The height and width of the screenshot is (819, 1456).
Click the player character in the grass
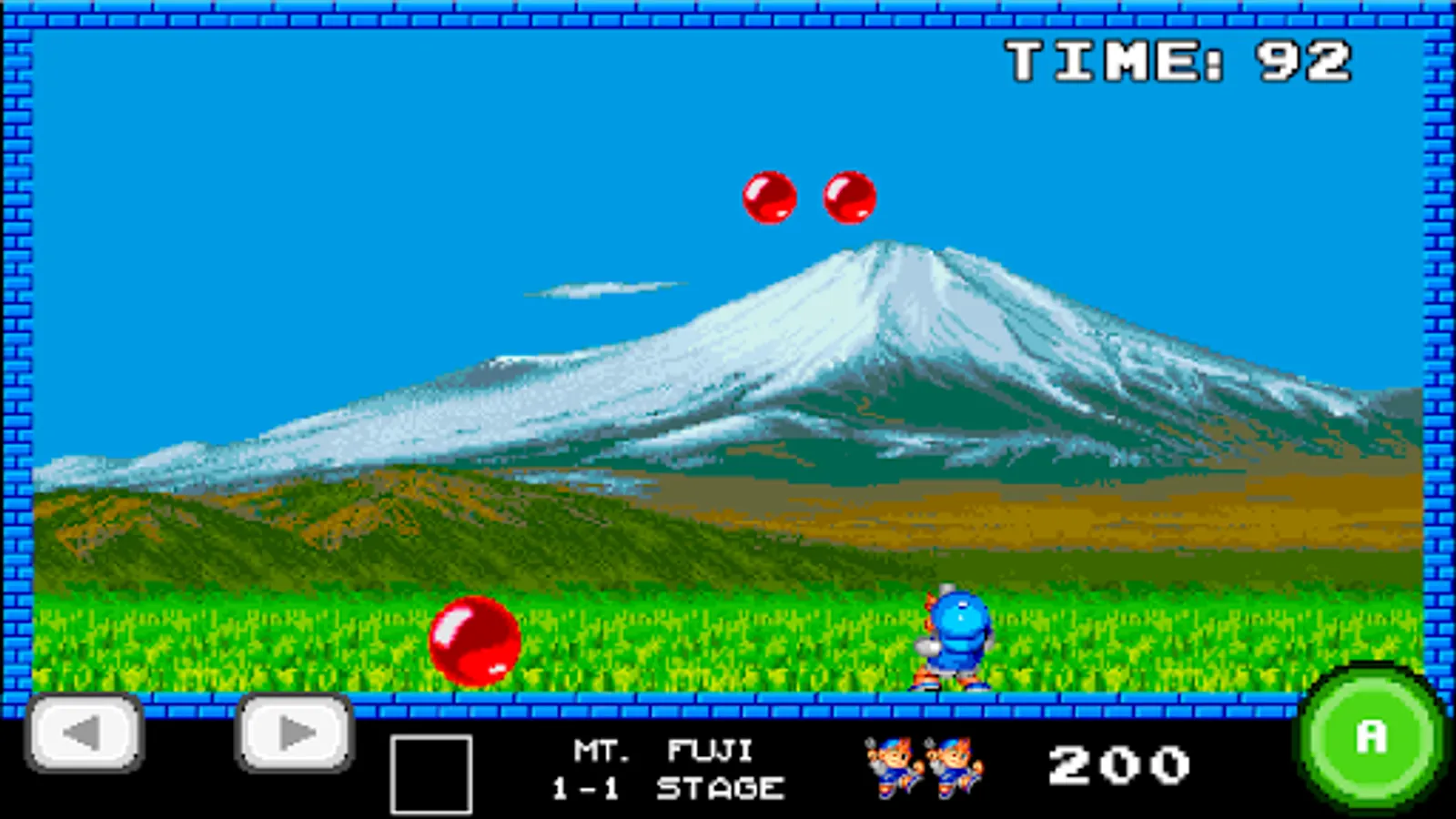point(954,637)
